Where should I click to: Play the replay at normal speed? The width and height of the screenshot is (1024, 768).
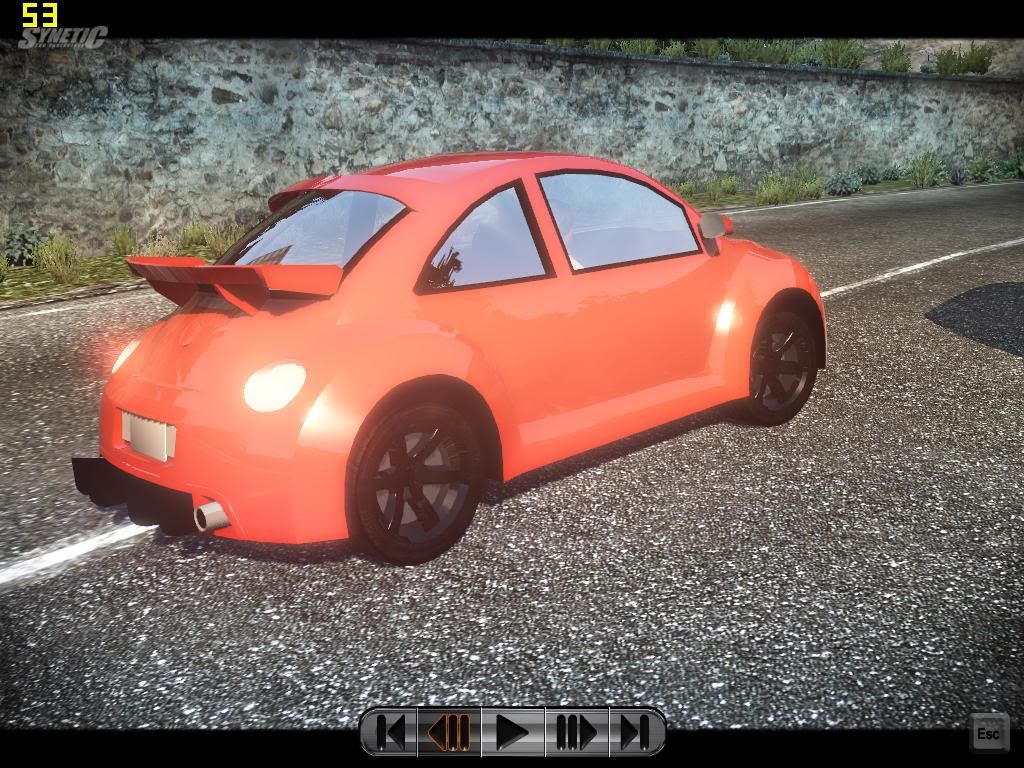point(512,732)
